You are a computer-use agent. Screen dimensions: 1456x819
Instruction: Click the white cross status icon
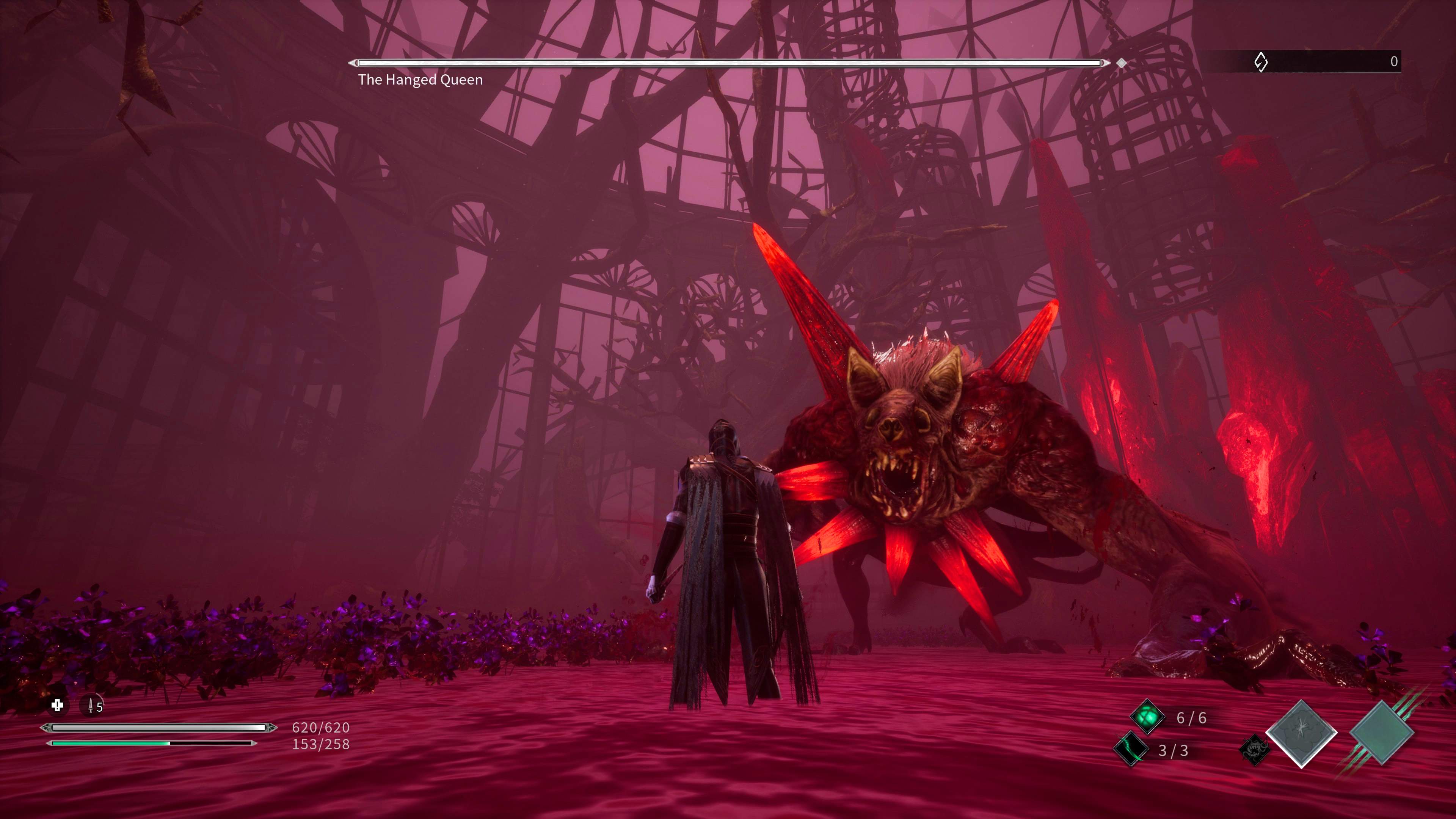point(57,705)
